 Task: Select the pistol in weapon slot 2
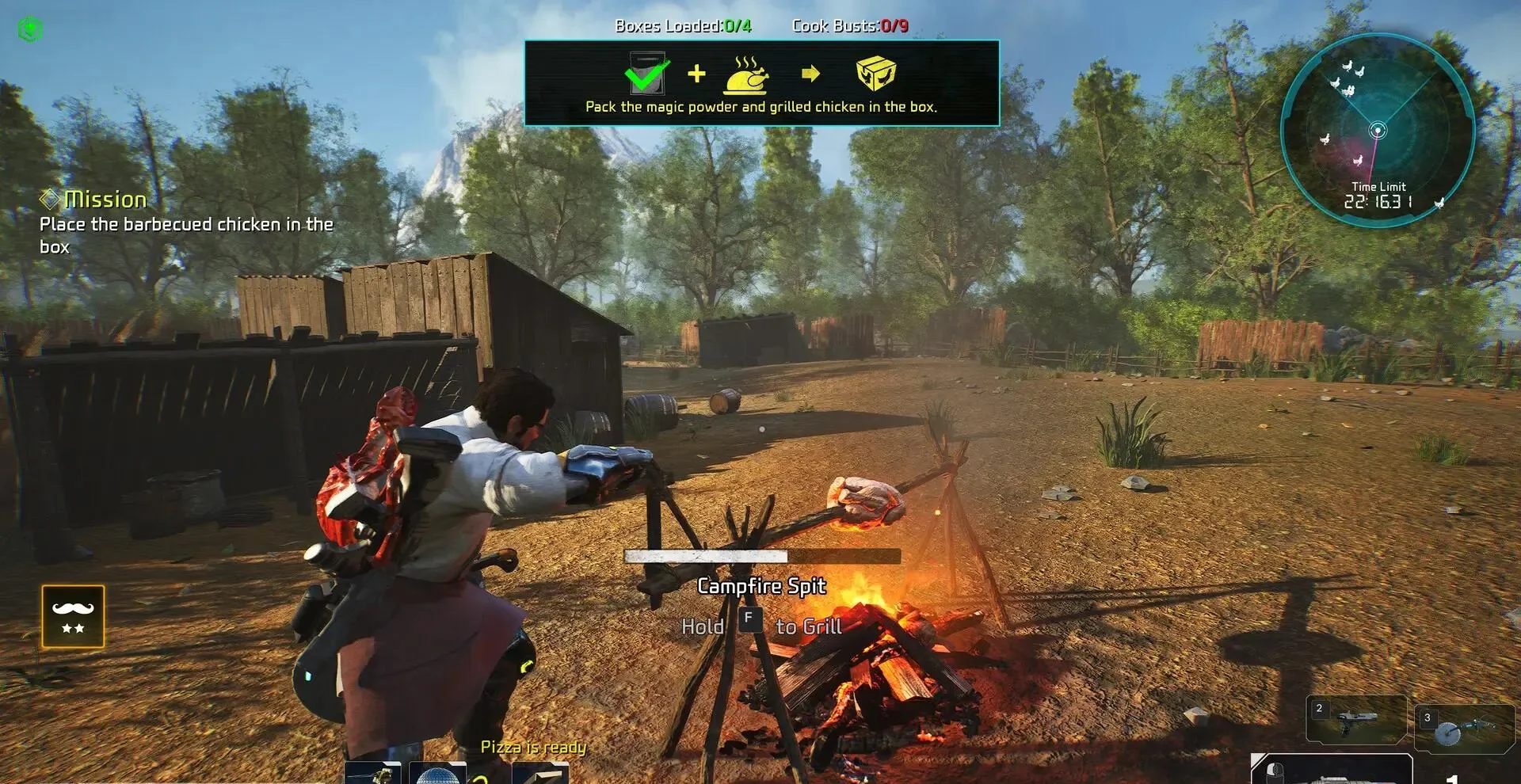1355,720
